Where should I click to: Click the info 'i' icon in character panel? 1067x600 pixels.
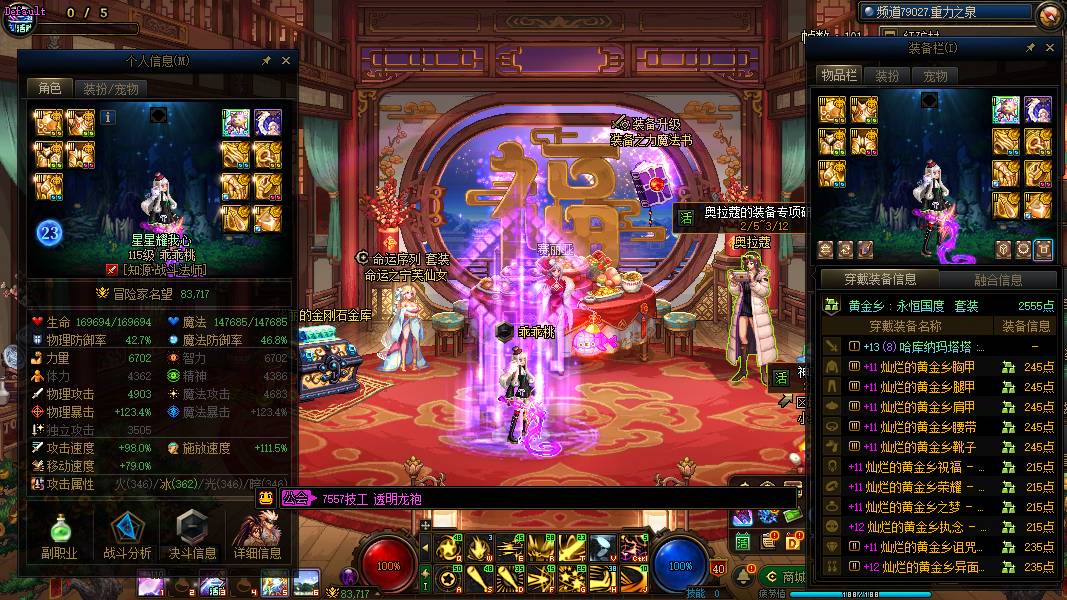coord(108,117)
